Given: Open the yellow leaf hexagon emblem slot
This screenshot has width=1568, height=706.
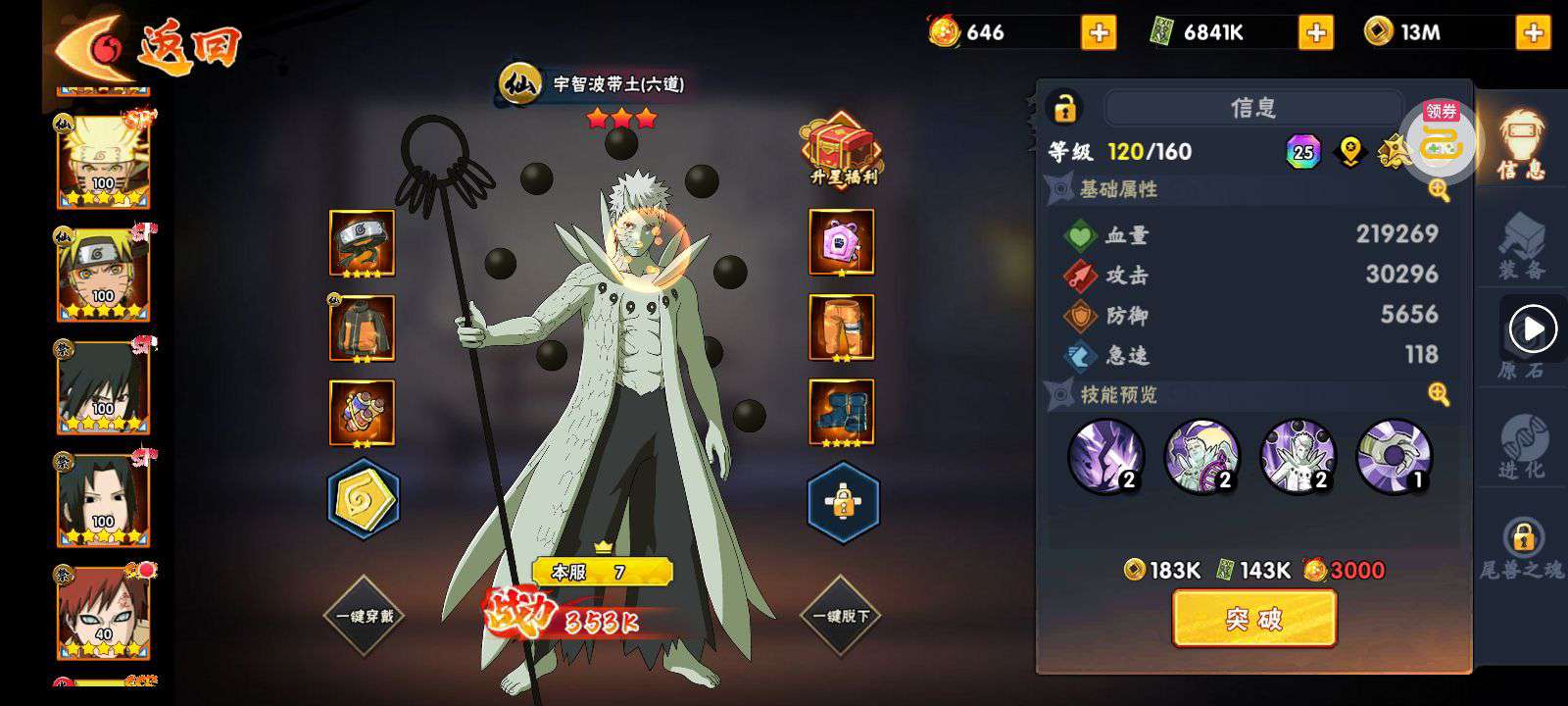Looking at the screenshot, I should (x=363, y=500).
